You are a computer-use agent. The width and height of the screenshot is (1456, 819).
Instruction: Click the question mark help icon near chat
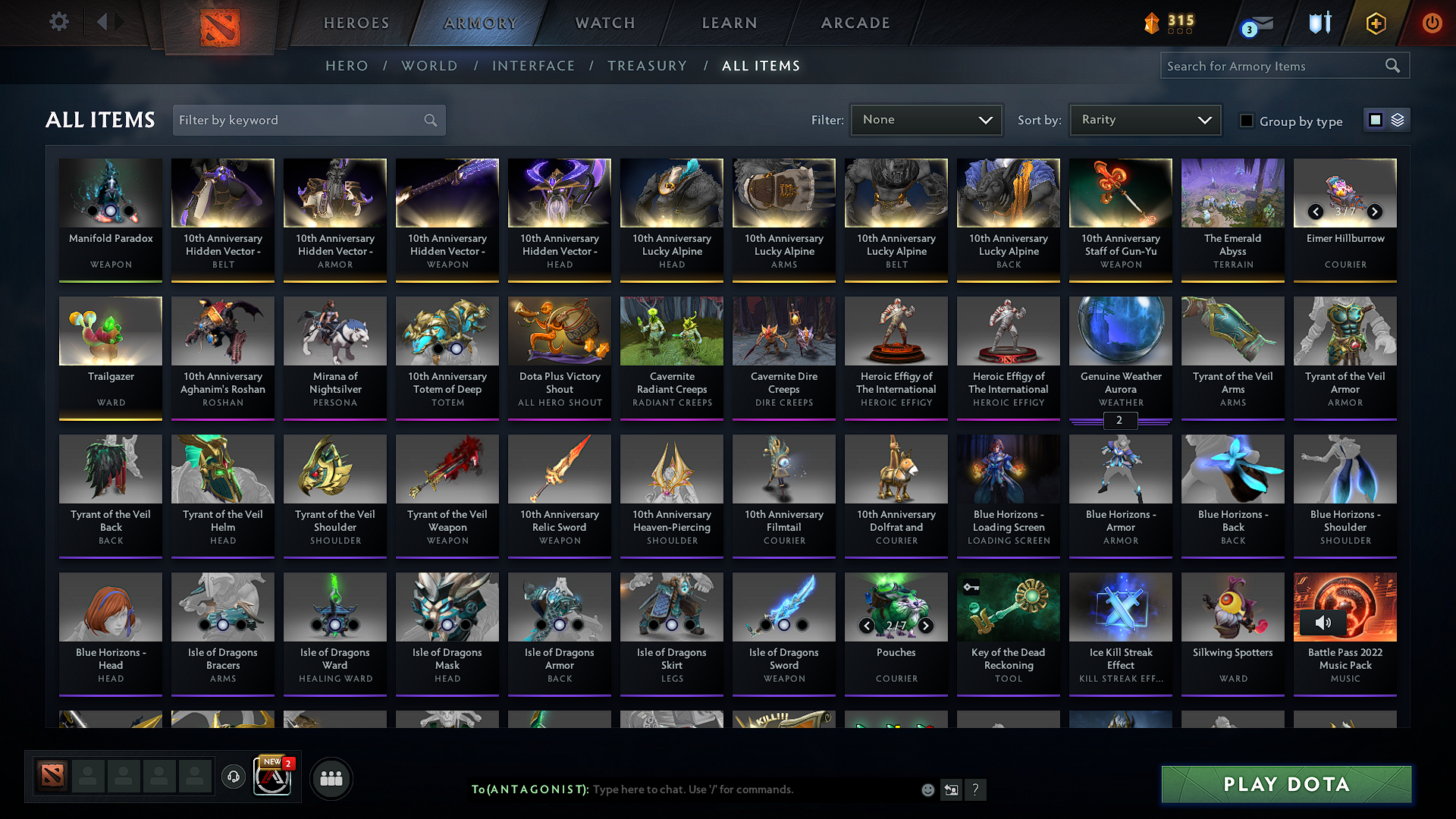pyautogui.click(x=976, y=789)
